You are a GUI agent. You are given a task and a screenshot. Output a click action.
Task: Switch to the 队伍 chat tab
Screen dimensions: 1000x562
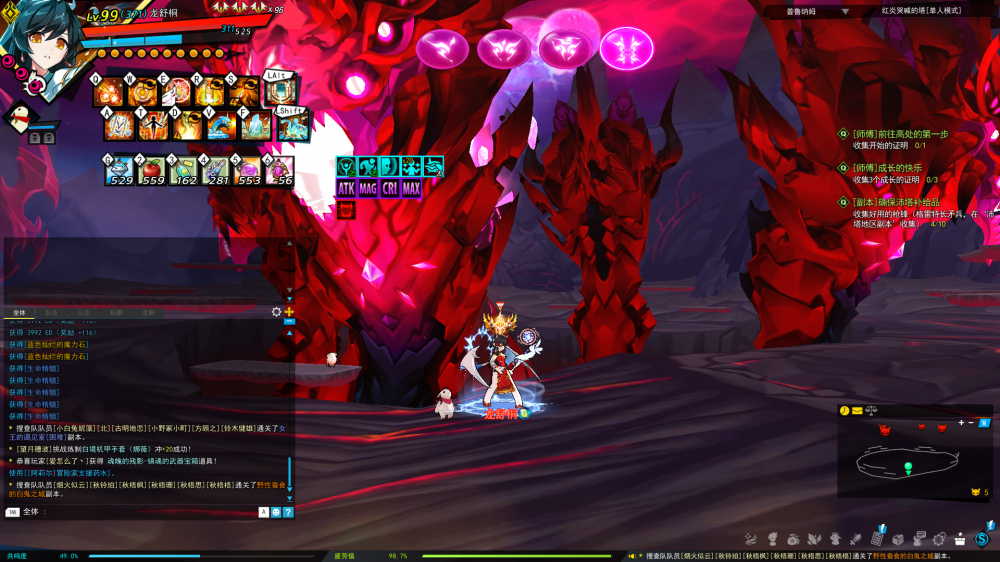[x=52, y=313]
